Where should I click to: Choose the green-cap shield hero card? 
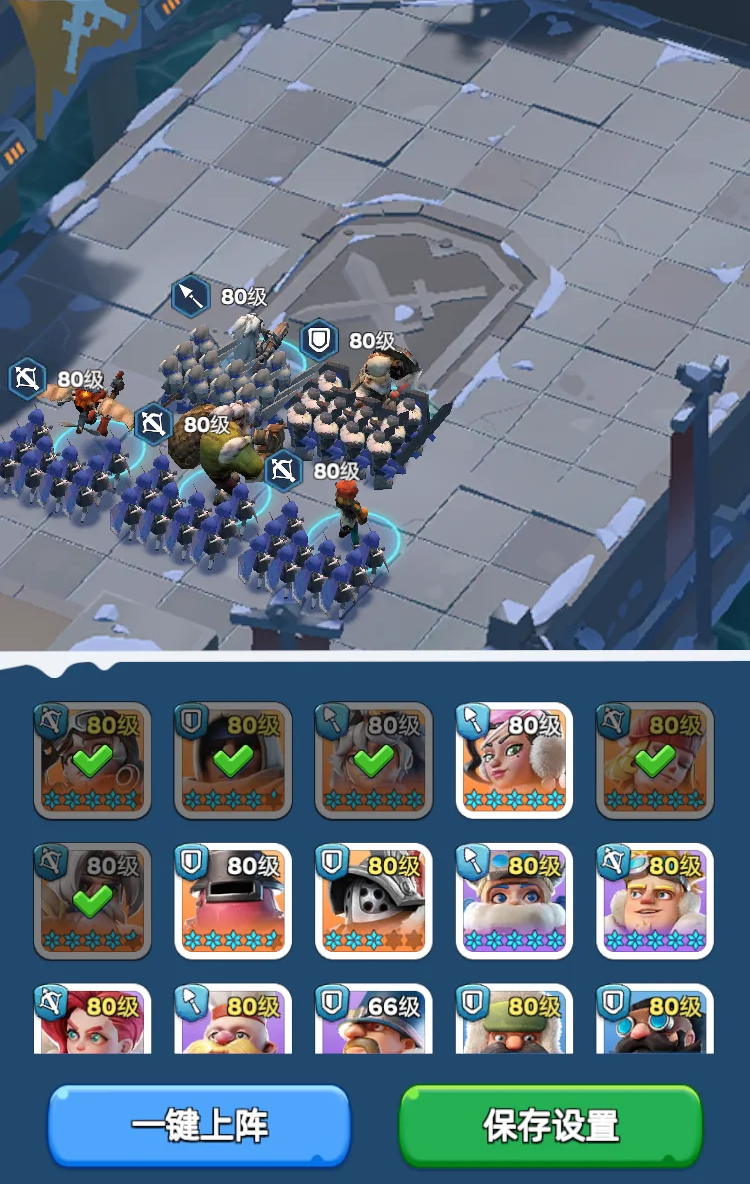pos(514,1020)
